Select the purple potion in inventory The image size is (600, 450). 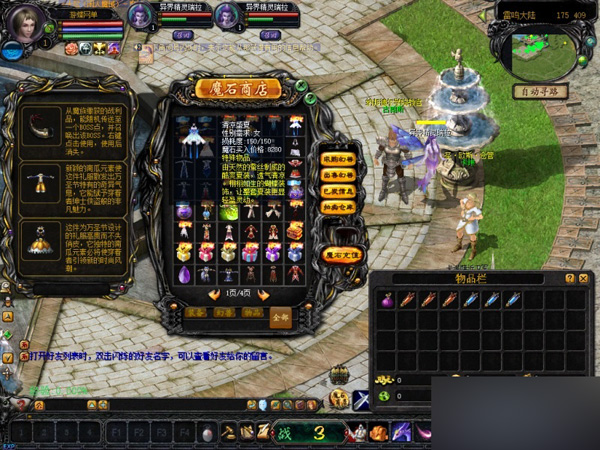coord(386,299)
